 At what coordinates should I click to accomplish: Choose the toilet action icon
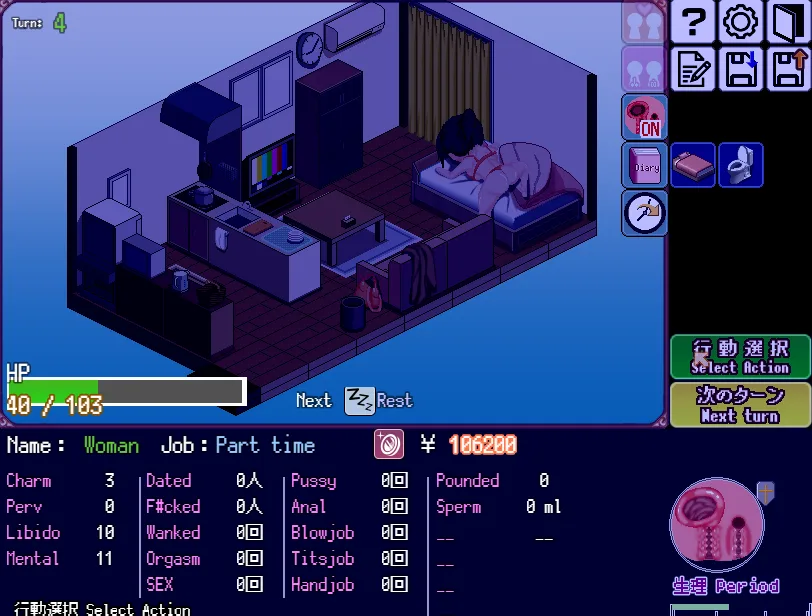coord(740,165)
